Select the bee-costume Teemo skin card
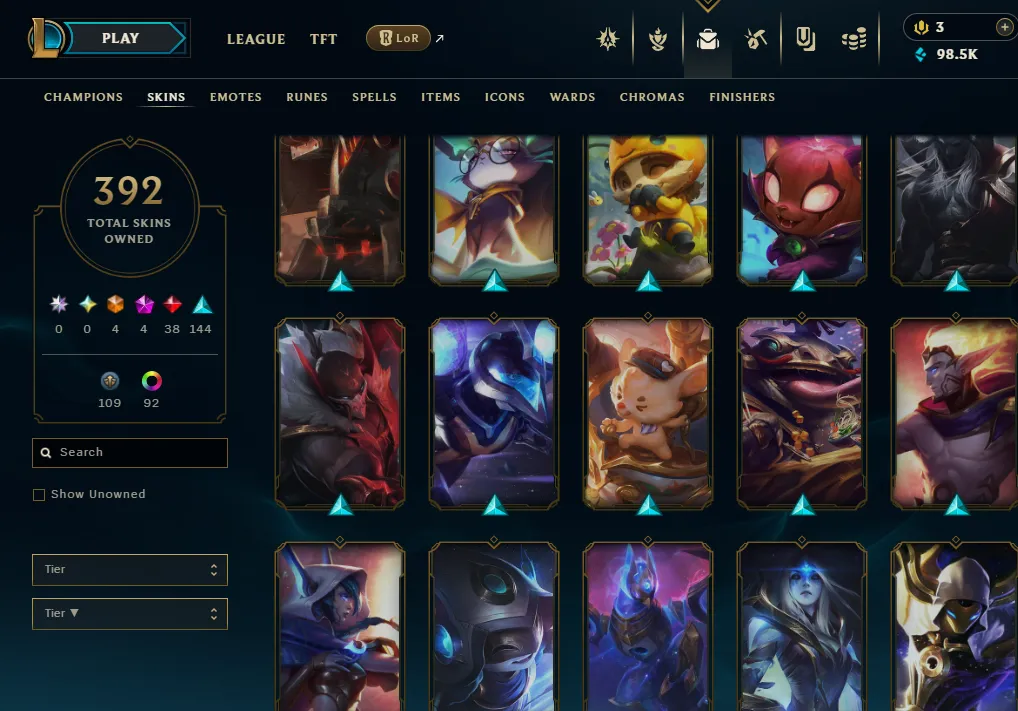Image resolution: width=1018 pixels, height=711 pixels. 648,210
